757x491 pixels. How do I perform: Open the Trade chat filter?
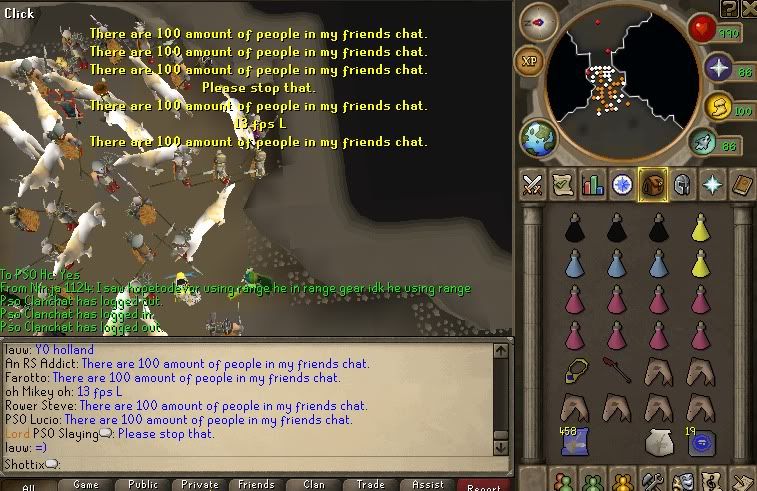(370, 484)
